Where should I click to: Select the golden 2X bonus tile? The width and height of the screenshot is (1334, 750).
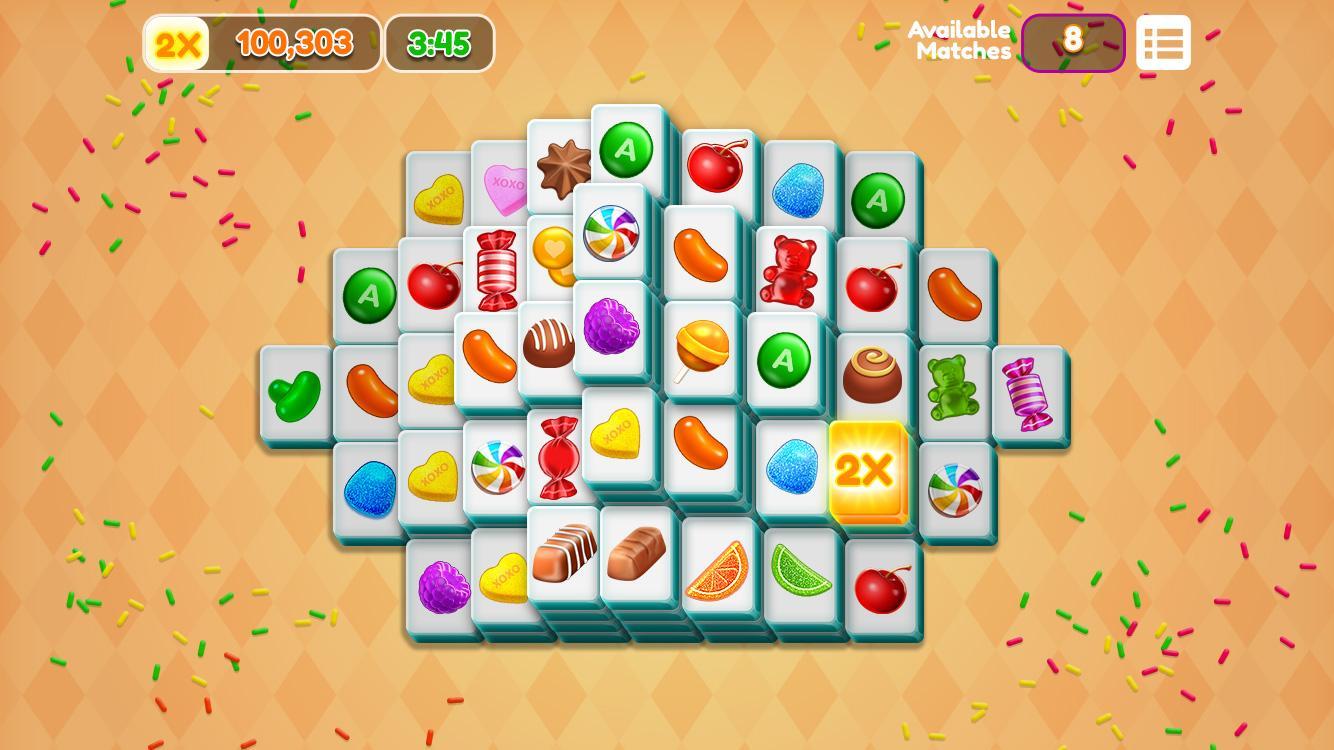(x=866, y=468)
